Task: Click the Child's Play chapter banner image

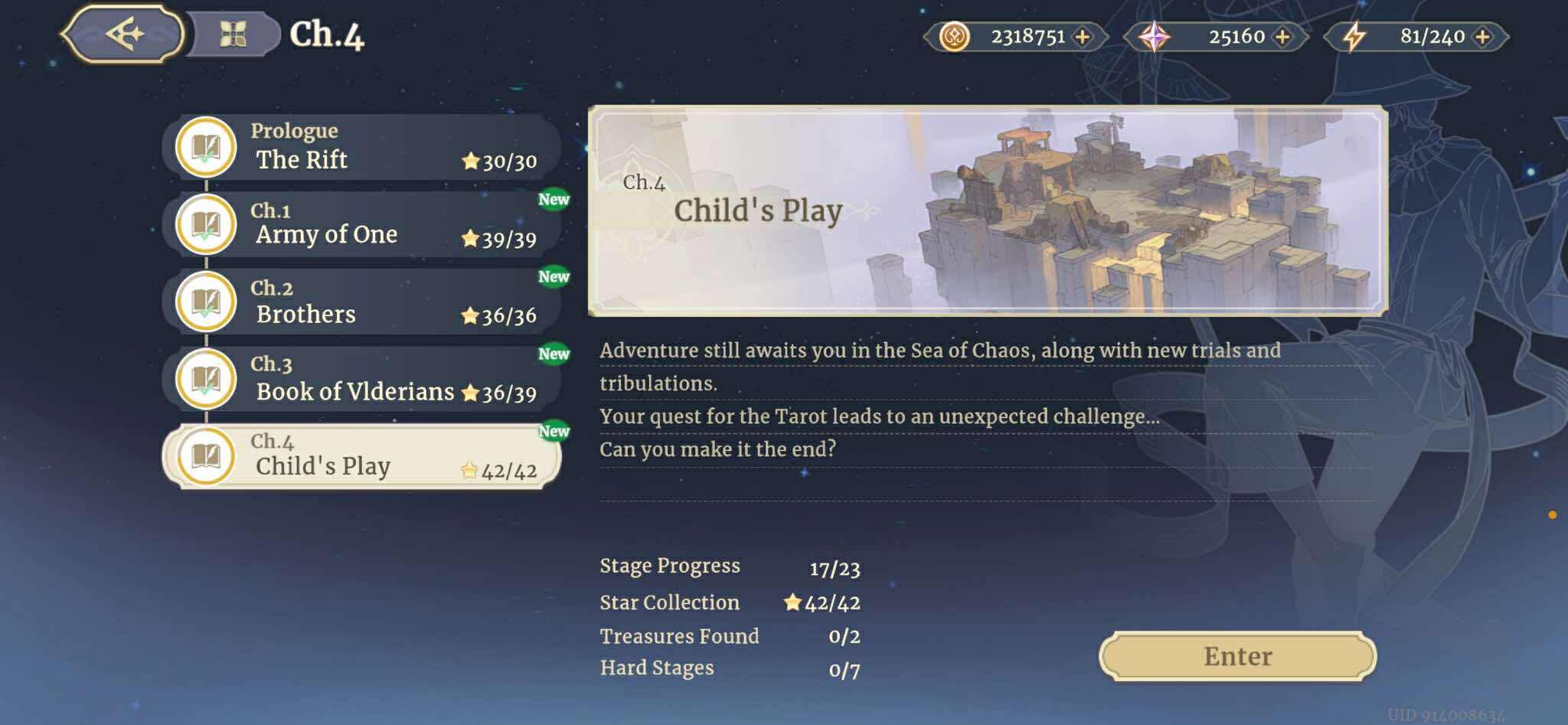Action: tap(988, 211)
